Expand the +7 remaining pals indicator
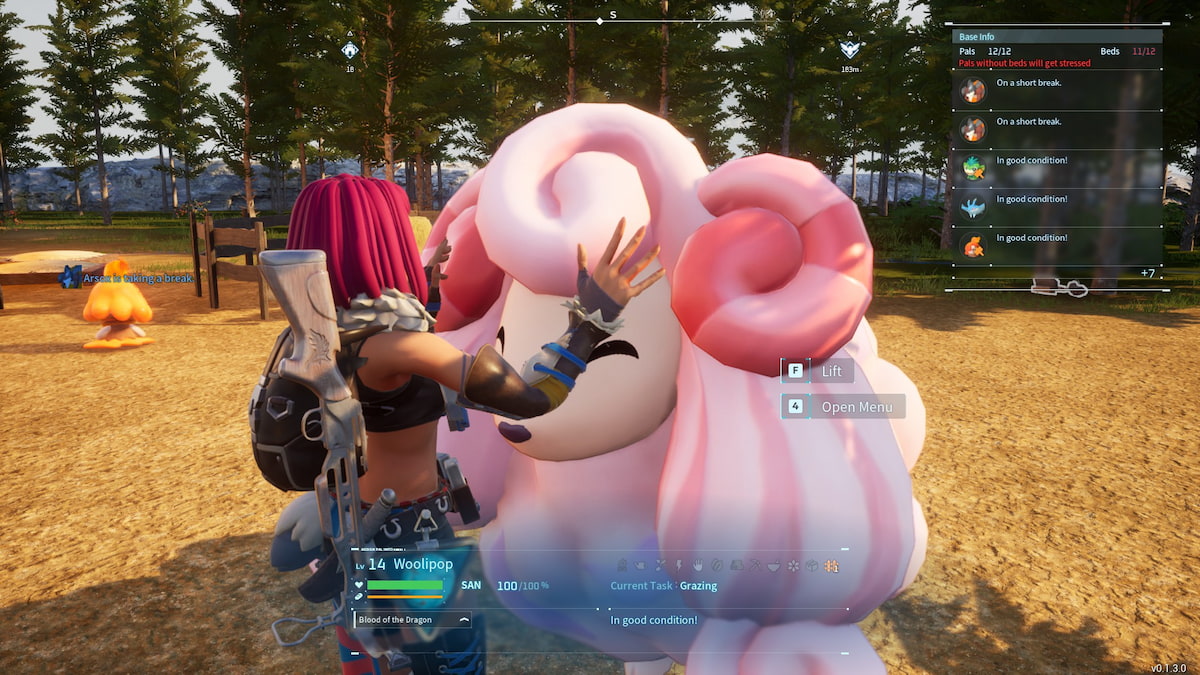This screenshot has height=675, width=1200. [1147, 273]
